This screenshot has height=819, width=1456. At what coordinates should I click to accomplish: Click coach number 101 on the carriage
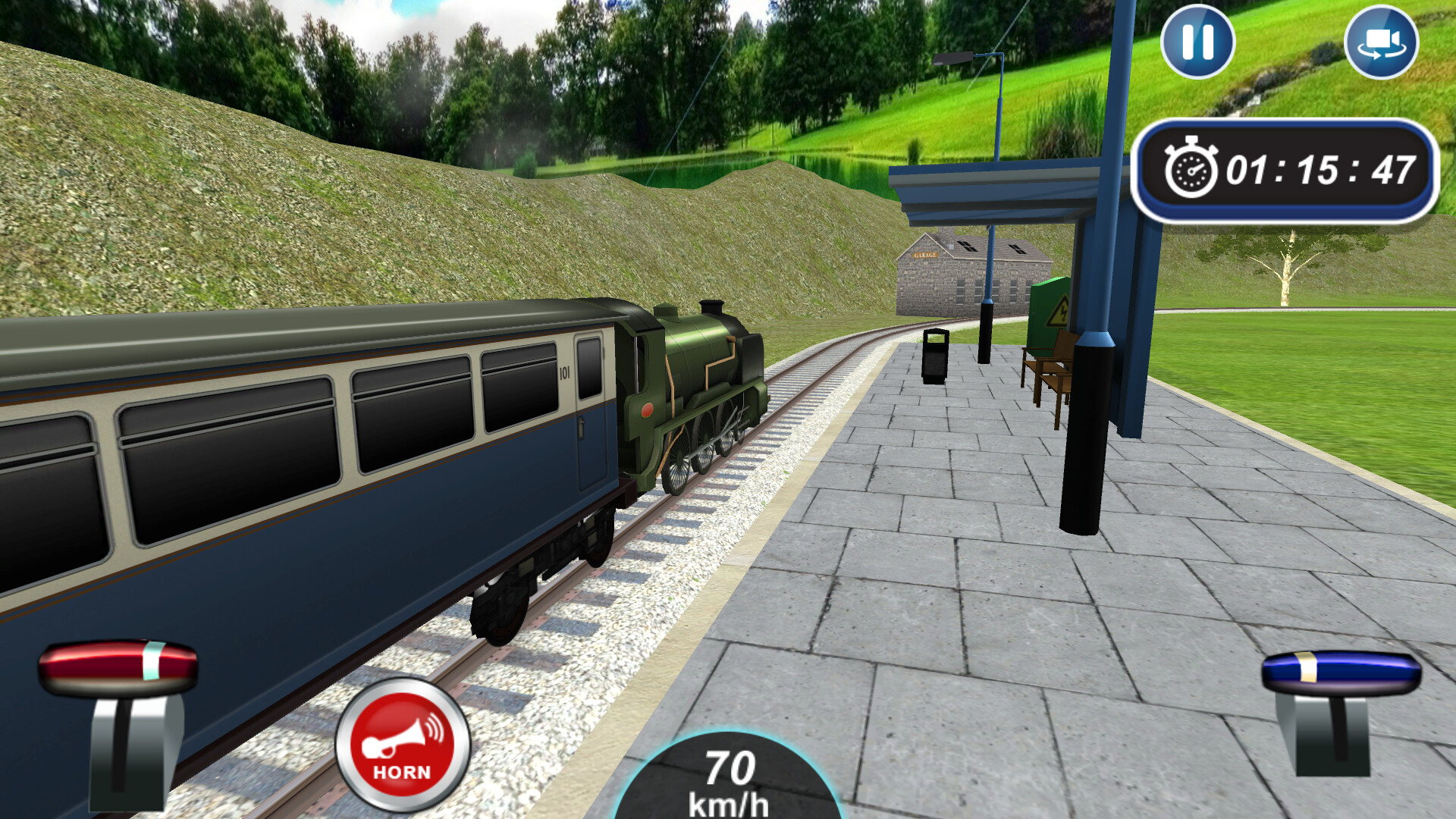(565, 371)
